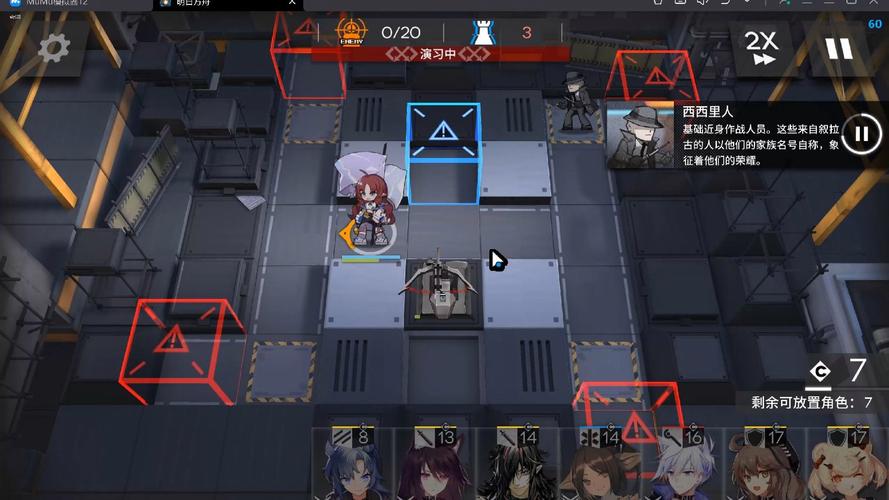Viewport: 889px width, 500px height.
Task: Toggle the 2X battle speed button
Action: click(x=761, y=47)
